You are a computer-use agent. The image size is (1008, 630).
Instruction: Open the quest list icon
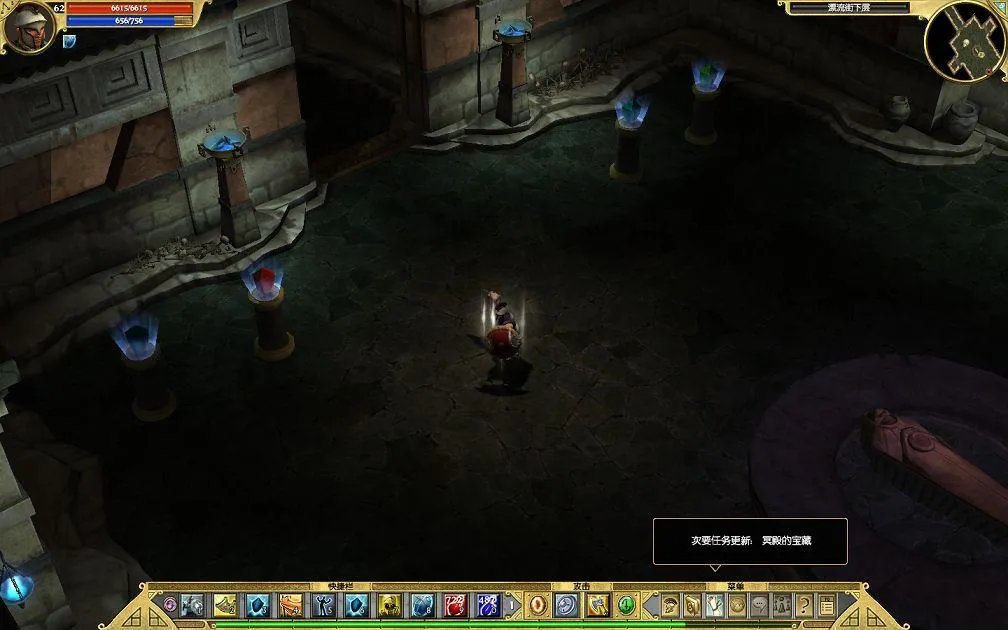tap(827, 605)
